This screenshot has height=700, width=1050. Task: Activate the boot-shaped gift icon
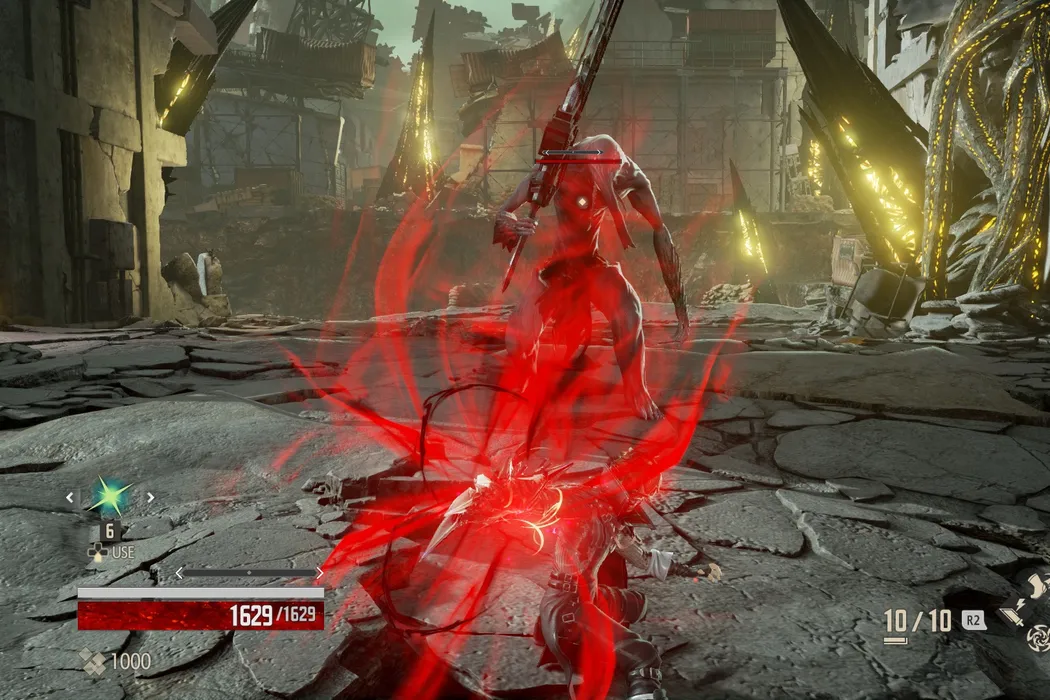pyautogui.click(x=1037, y=584)
